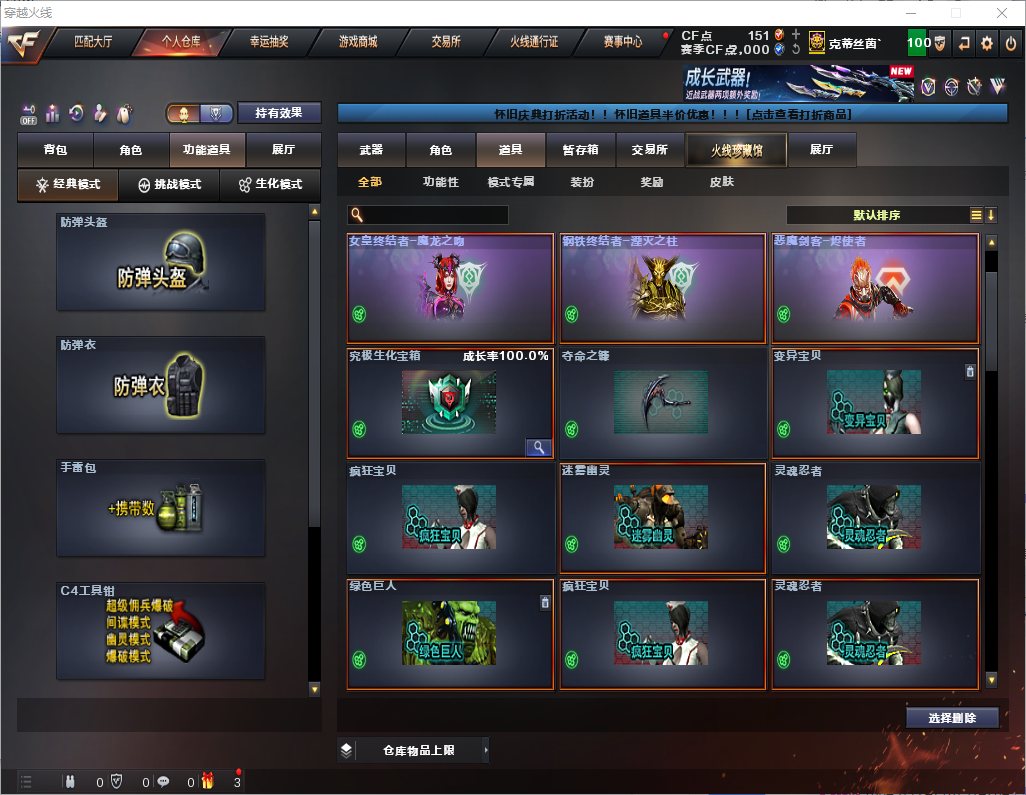Open the 赛事中心 tournament center
The image size is (1026, 795).
coord(623,42)
